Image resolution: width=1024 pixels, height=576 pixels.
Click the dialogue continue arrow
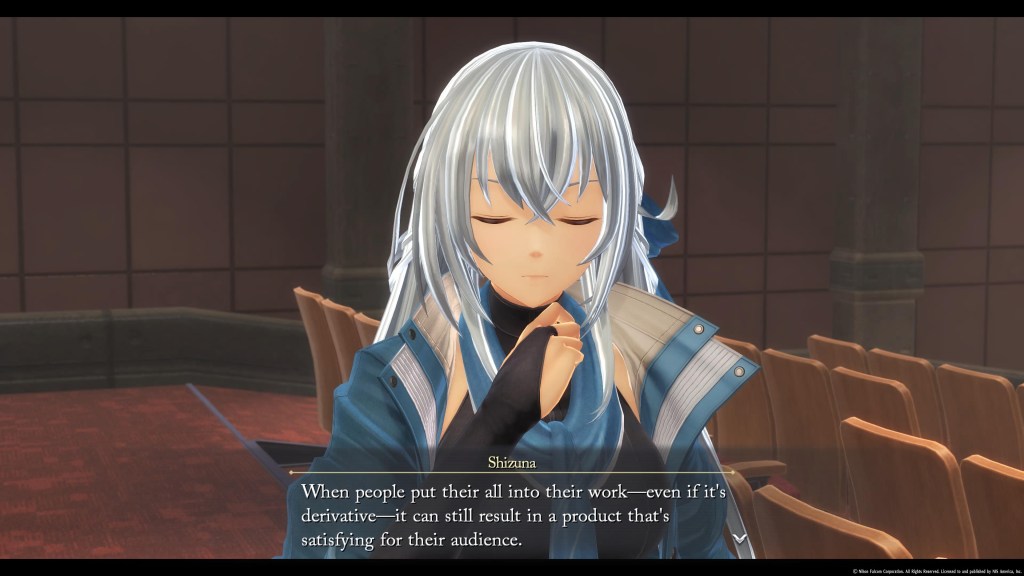[739, 538]
